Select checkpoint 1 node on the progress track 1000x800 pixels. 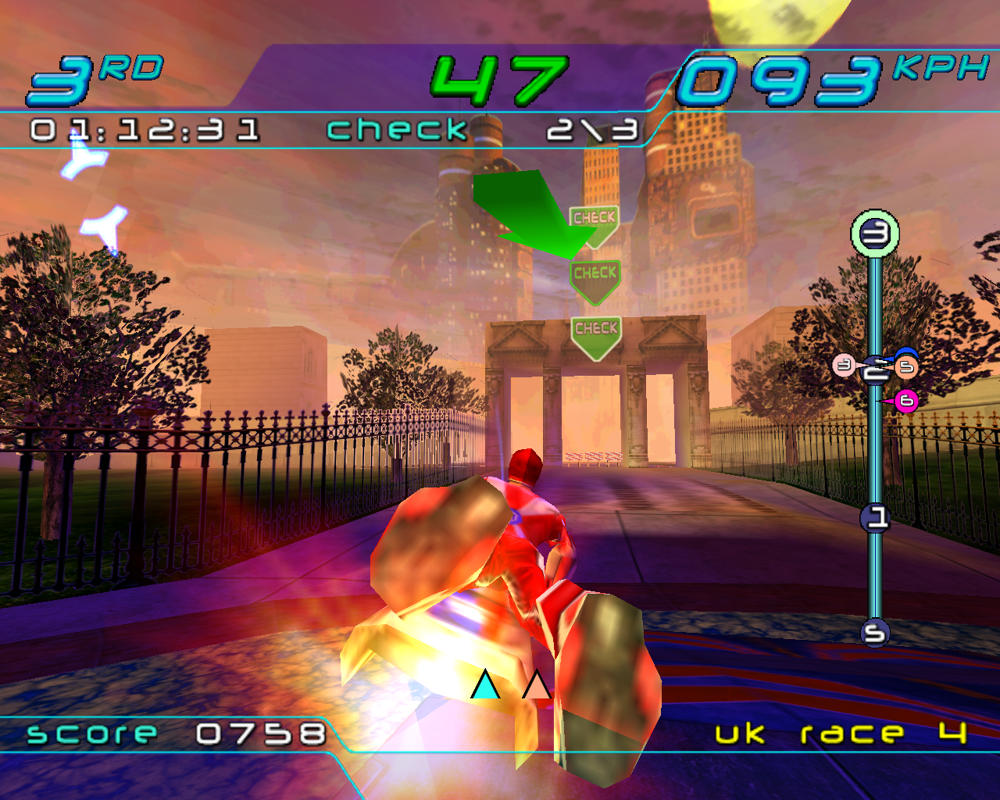[x=875, y=517]
